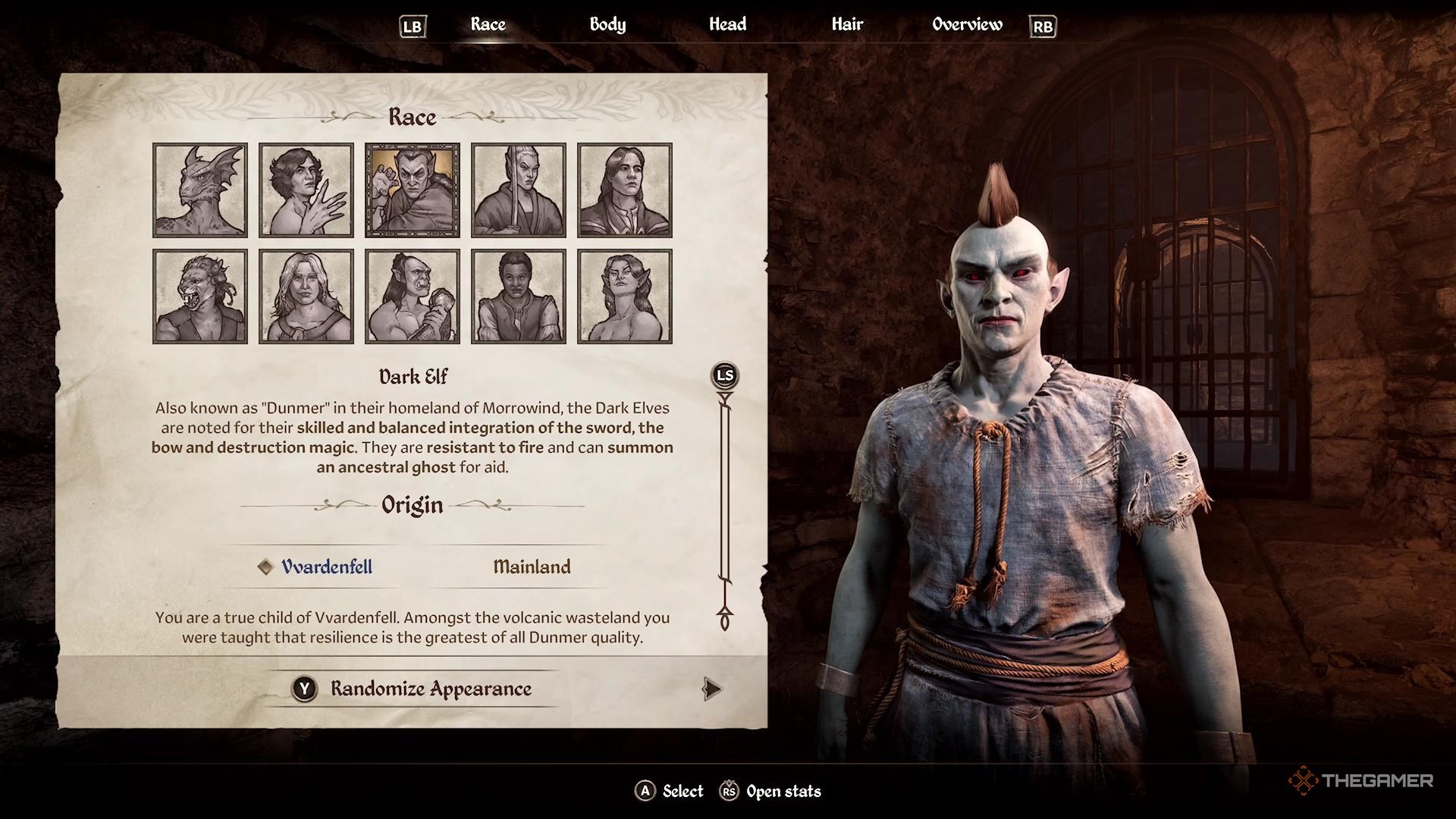The image size is (1456, 819).
Task: Choose the Breton portrait with raised hand
Action: point(306,190)
